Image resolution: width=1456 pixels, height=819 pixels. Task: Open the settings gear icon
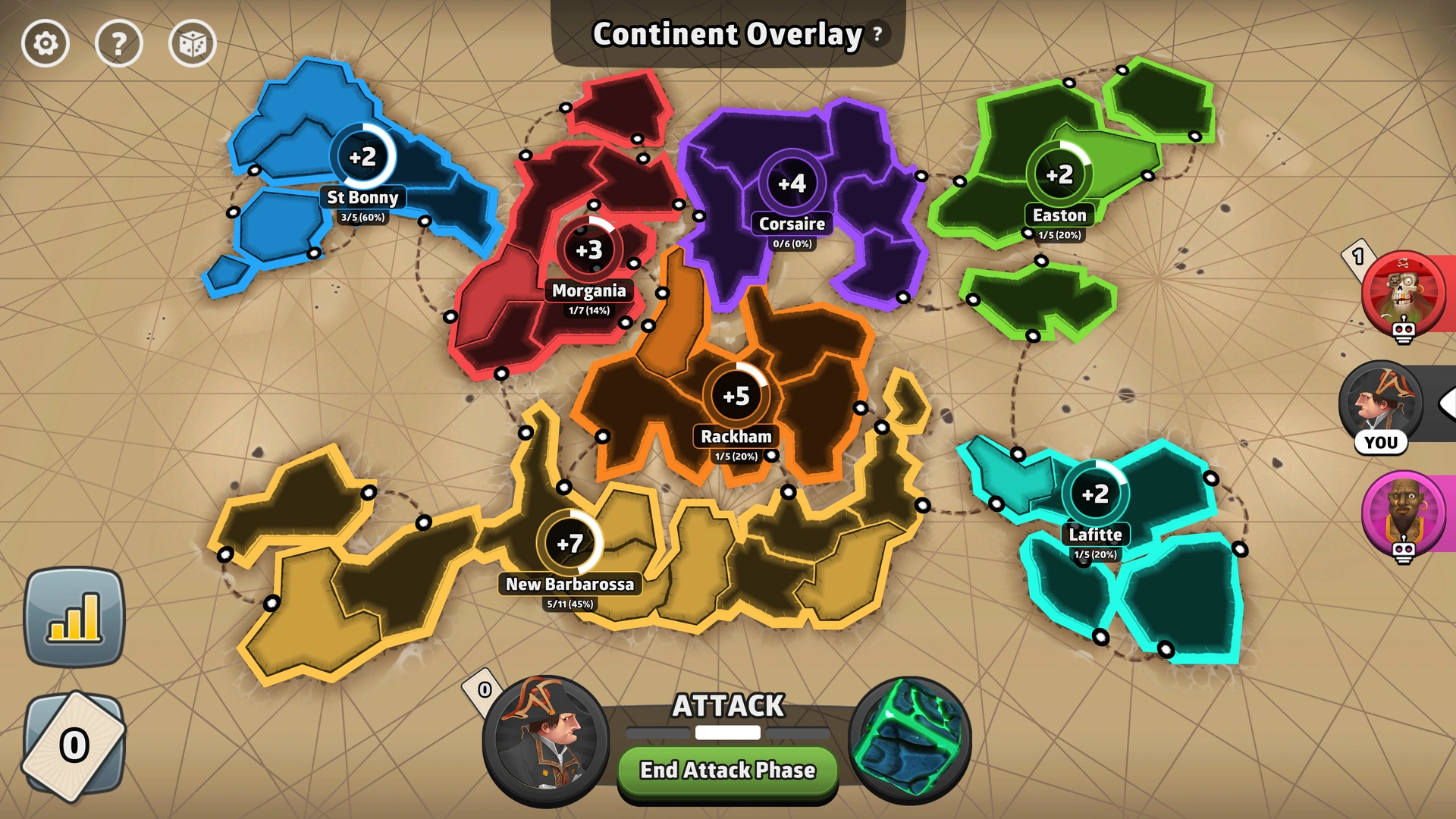tap(45, 44)
